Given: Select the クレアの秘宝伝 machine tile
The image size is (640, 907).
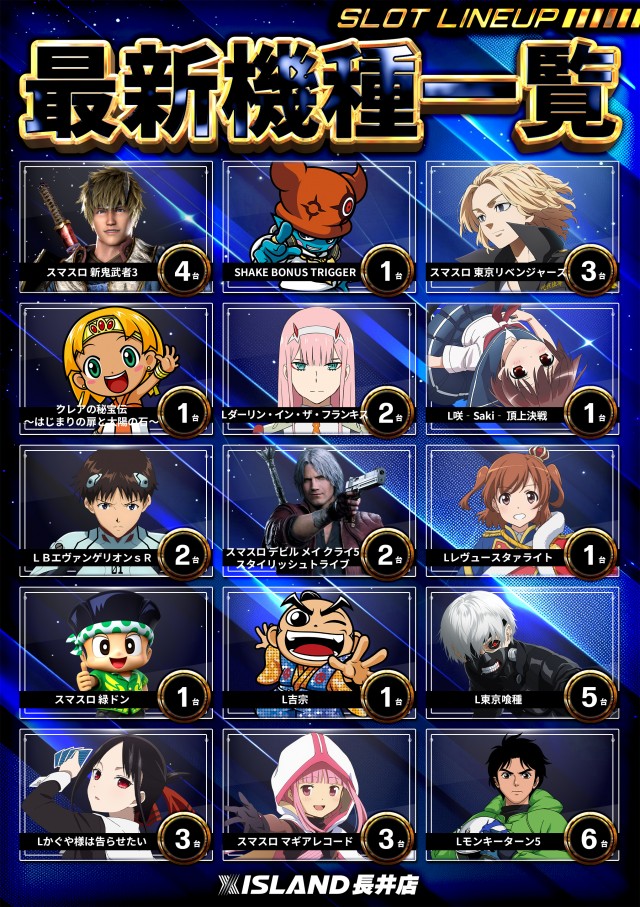Looking at the screenshot, I should (115, 368).
